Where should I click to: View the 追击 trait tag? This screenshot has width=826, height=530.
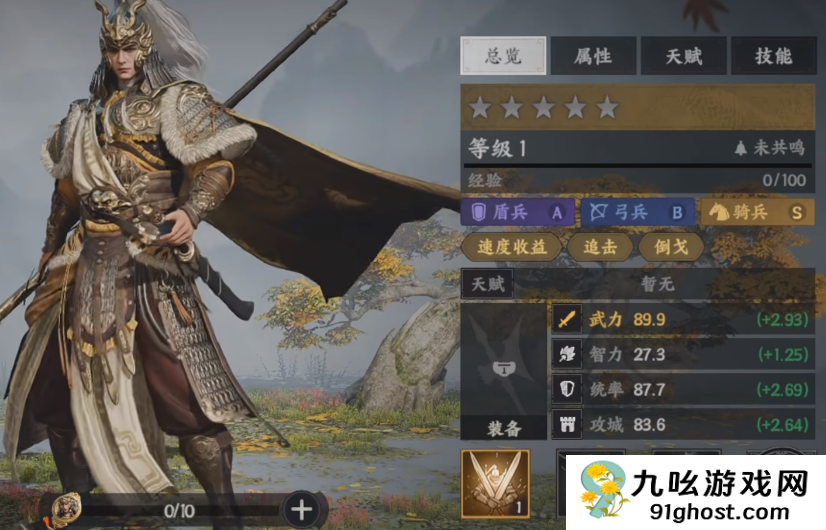click(600, 246)
